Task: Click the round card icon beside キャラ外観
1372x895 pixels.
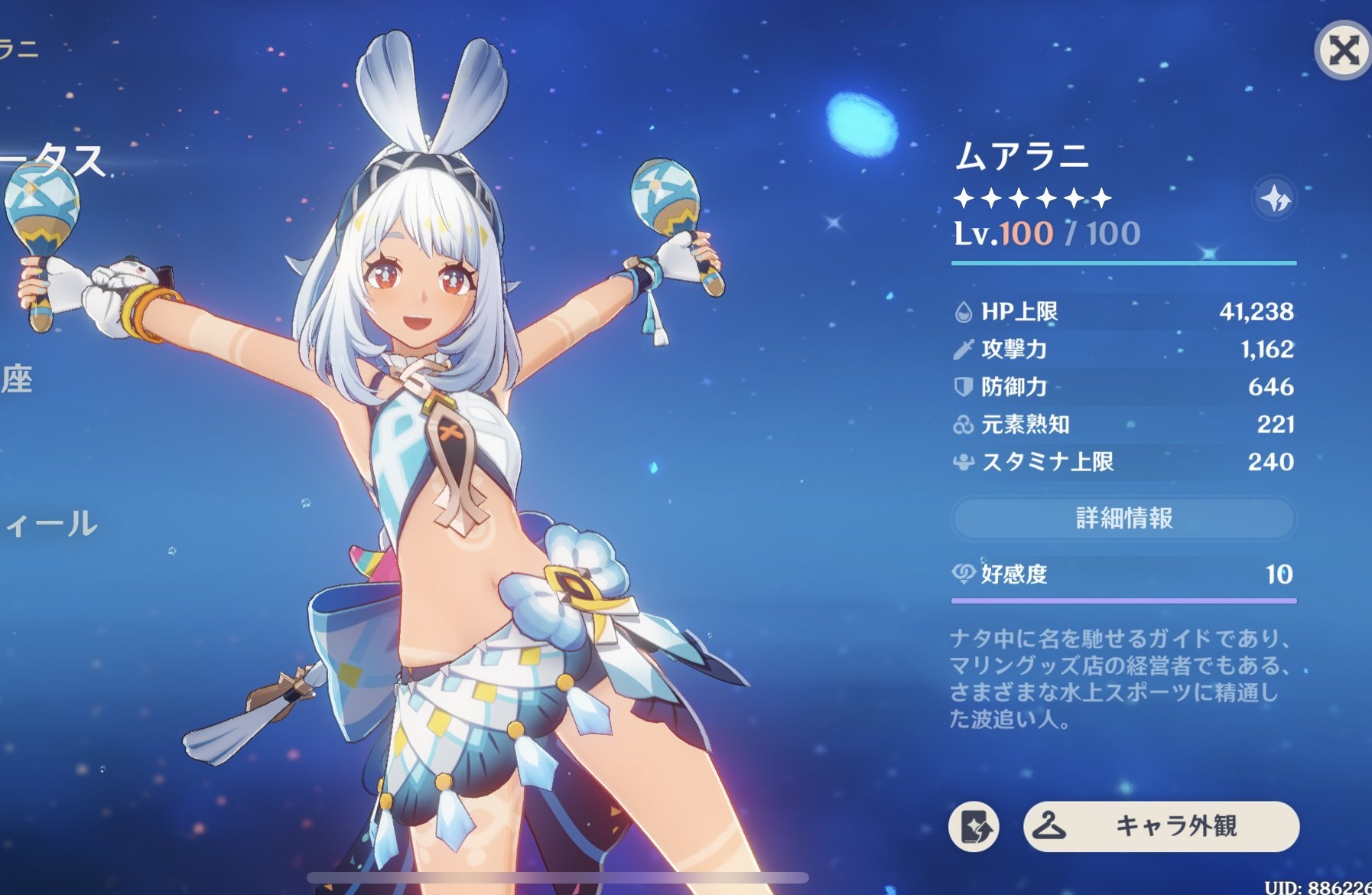Action: pos(974,827)
